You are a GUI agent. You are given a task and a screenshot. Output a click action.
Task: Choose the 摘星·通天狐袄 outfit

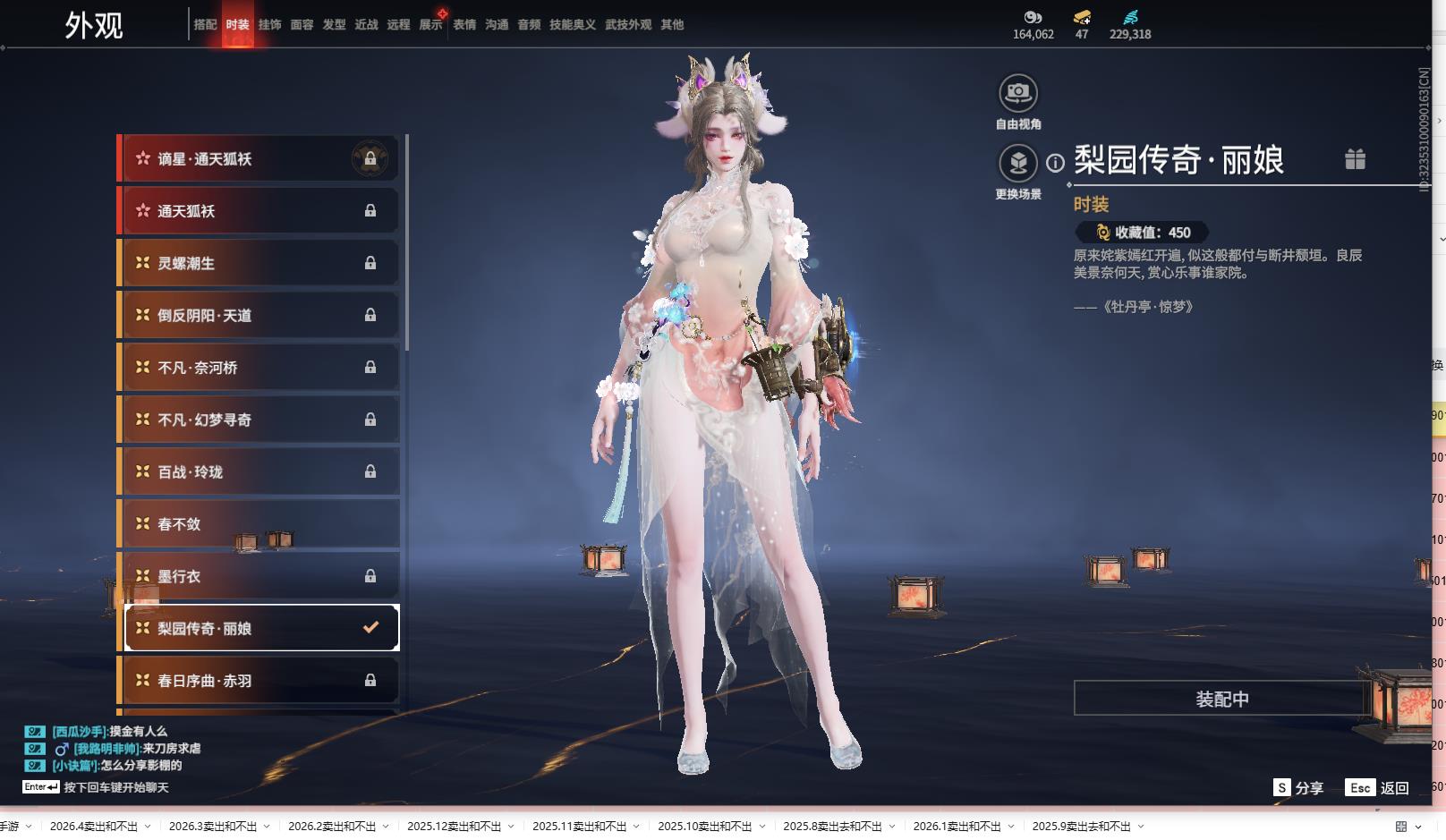coord(259,159)
